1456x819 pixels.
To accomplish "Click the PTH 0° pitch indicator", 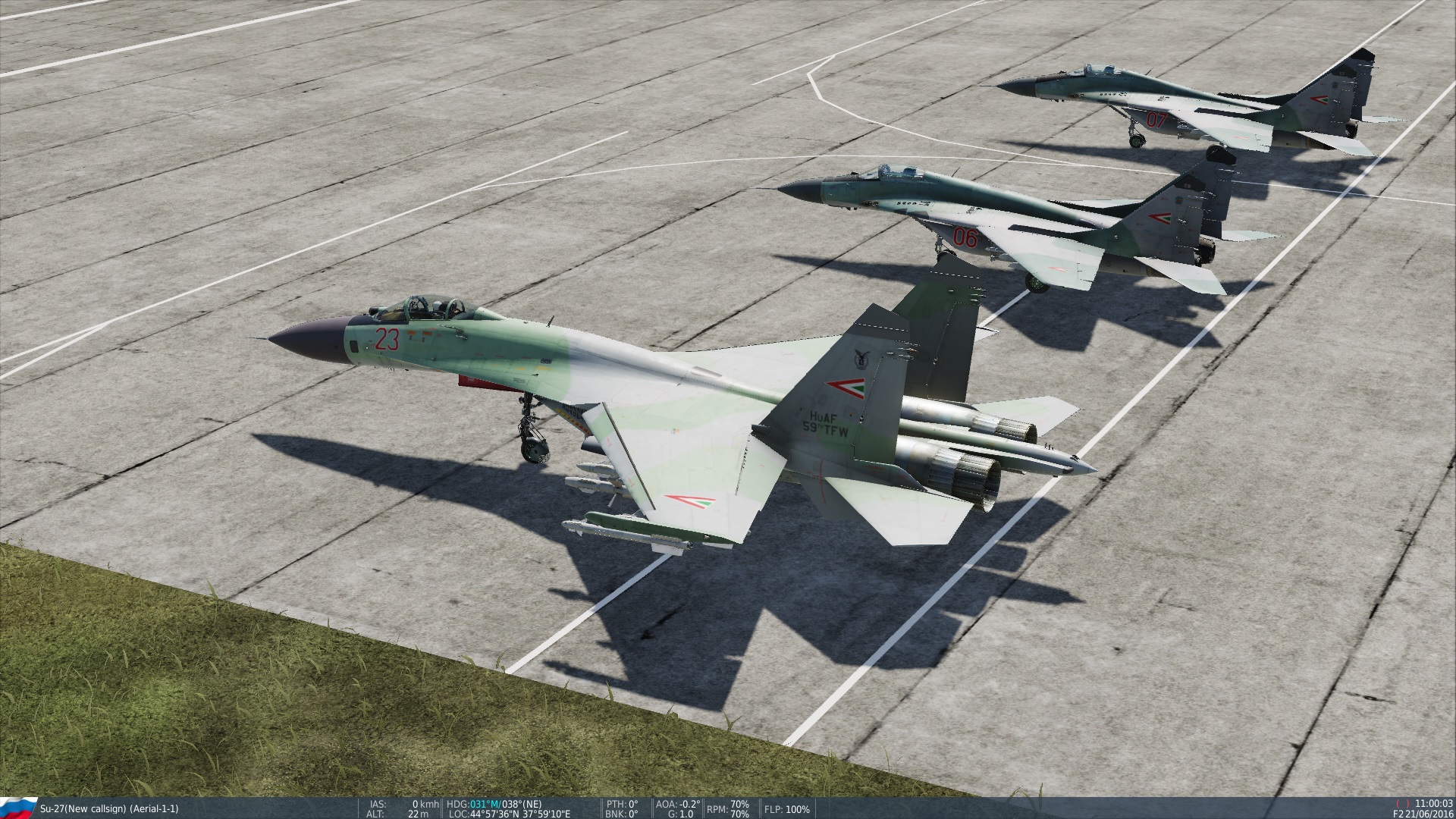I will pyautogui.click(x=622, y=802).
